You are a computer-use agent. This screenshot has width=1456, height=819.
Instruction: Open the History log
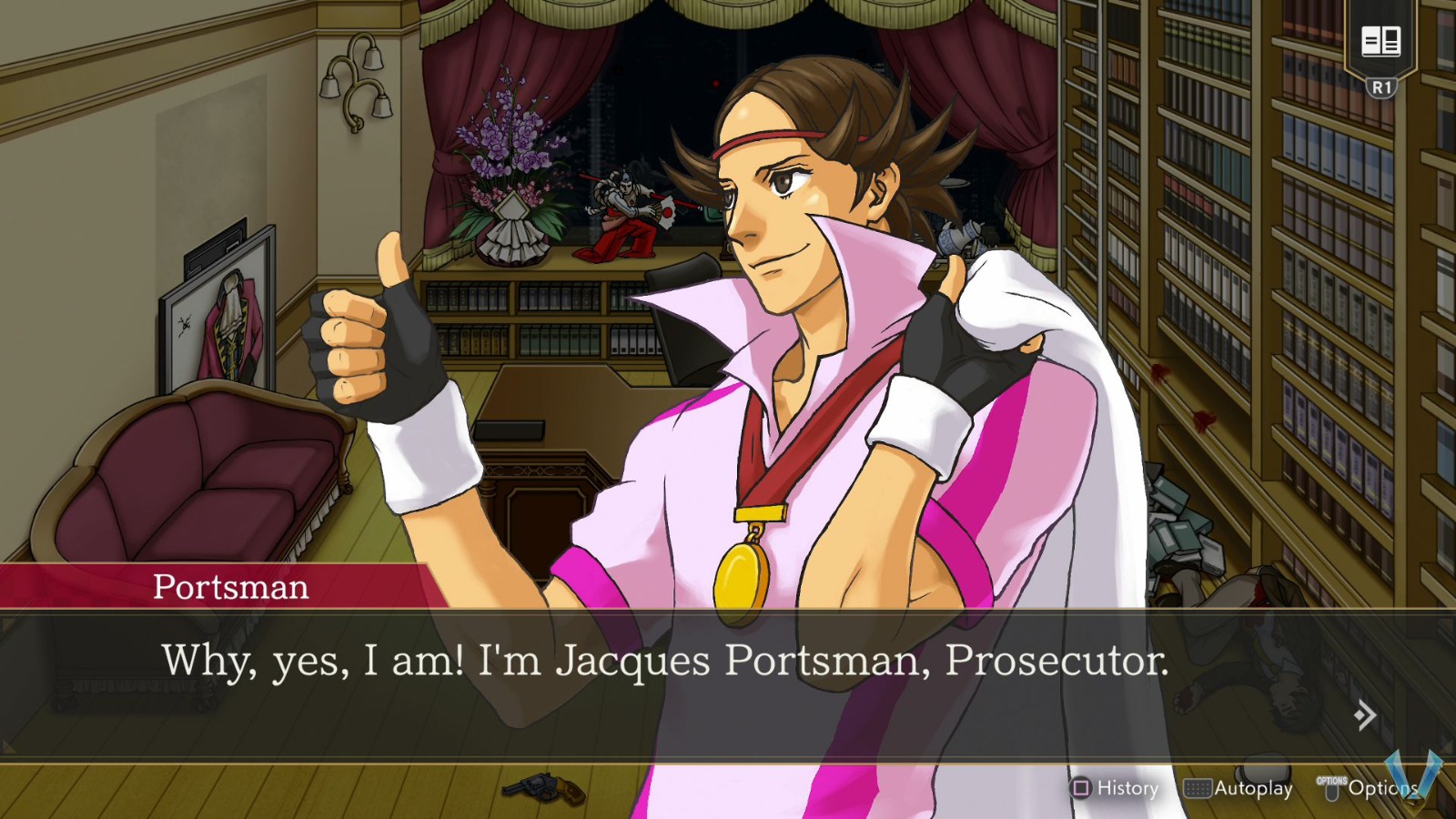point(1126,788)
